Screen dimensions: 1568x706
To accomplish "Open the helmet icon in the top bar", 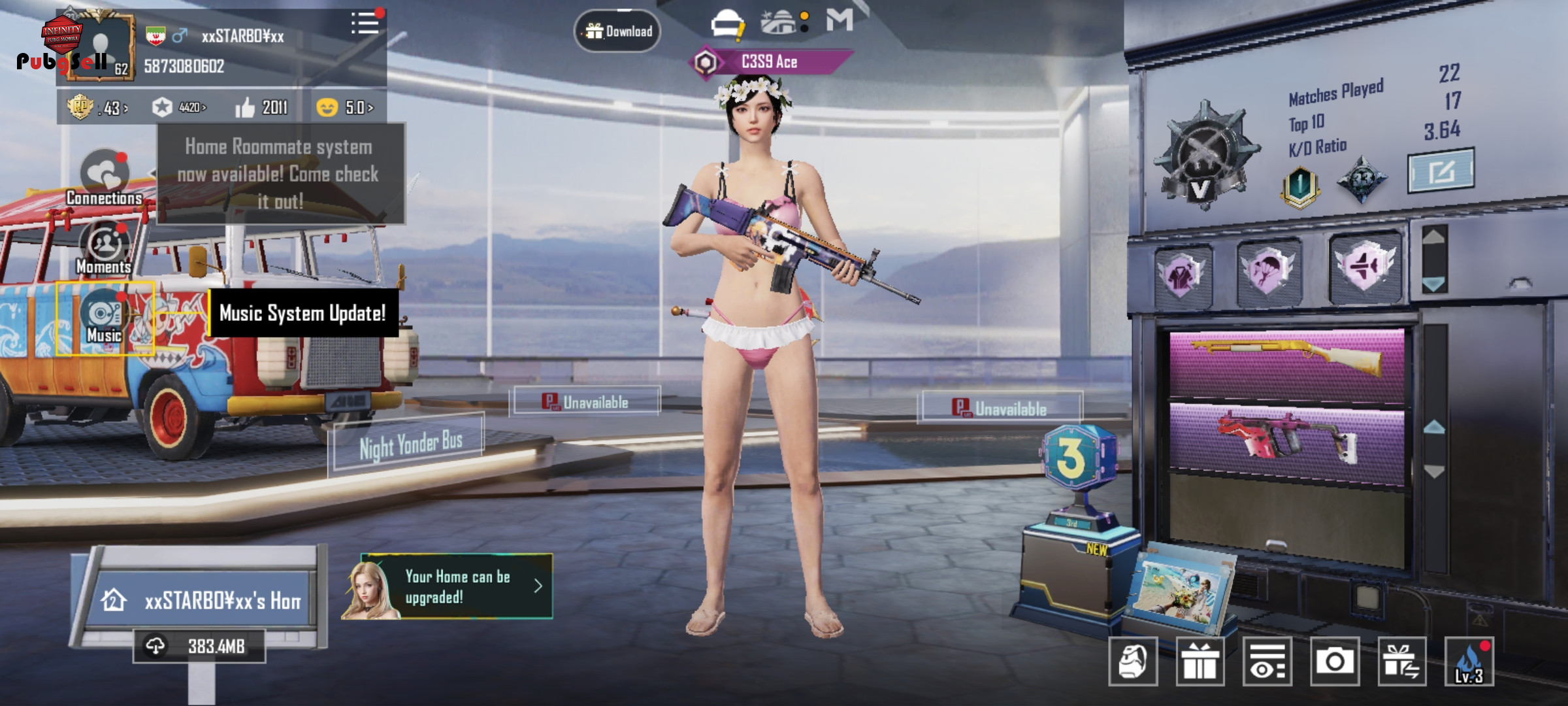I will coord(727,24).
